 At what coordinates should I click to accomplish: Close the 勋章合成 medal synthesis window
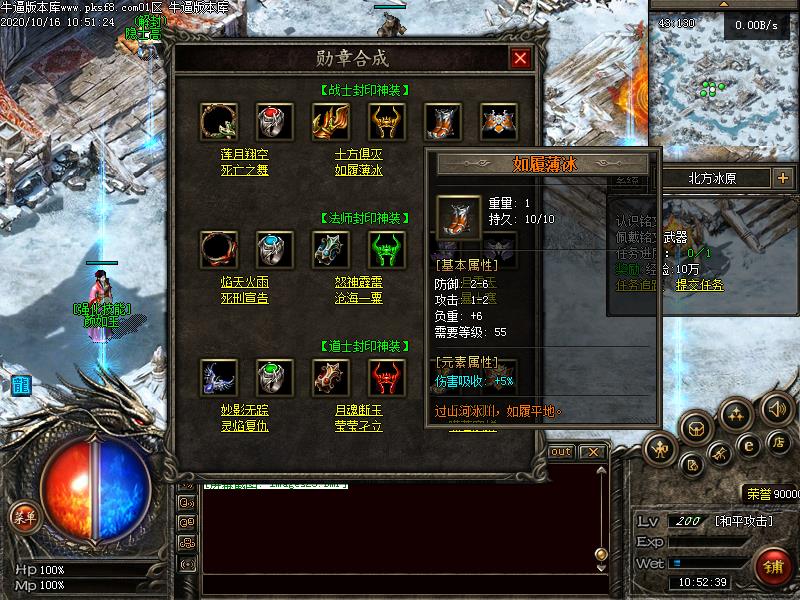520,58
